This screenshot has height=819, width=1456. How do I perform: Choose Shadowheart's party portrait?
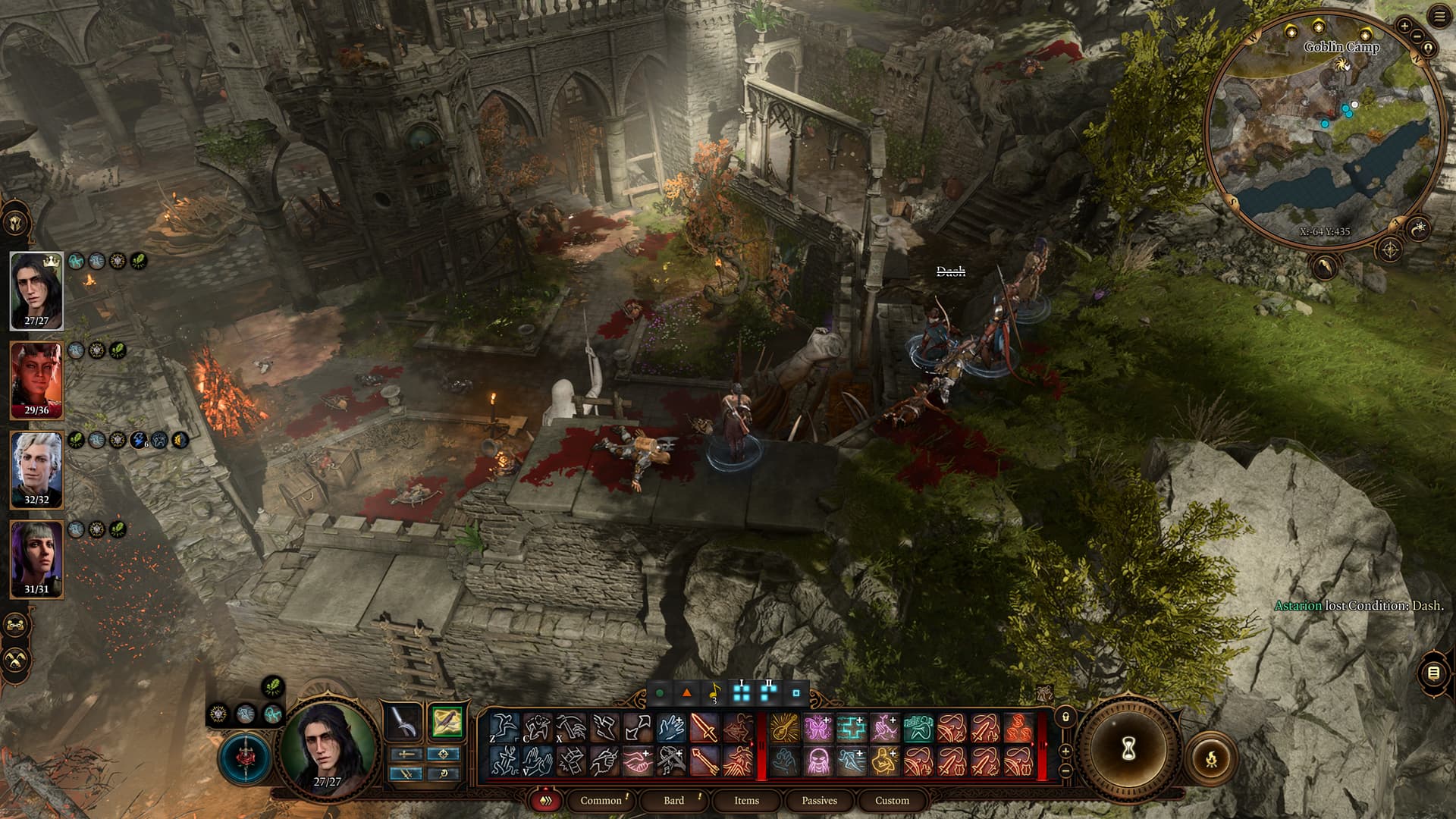[x=36, y=559]
